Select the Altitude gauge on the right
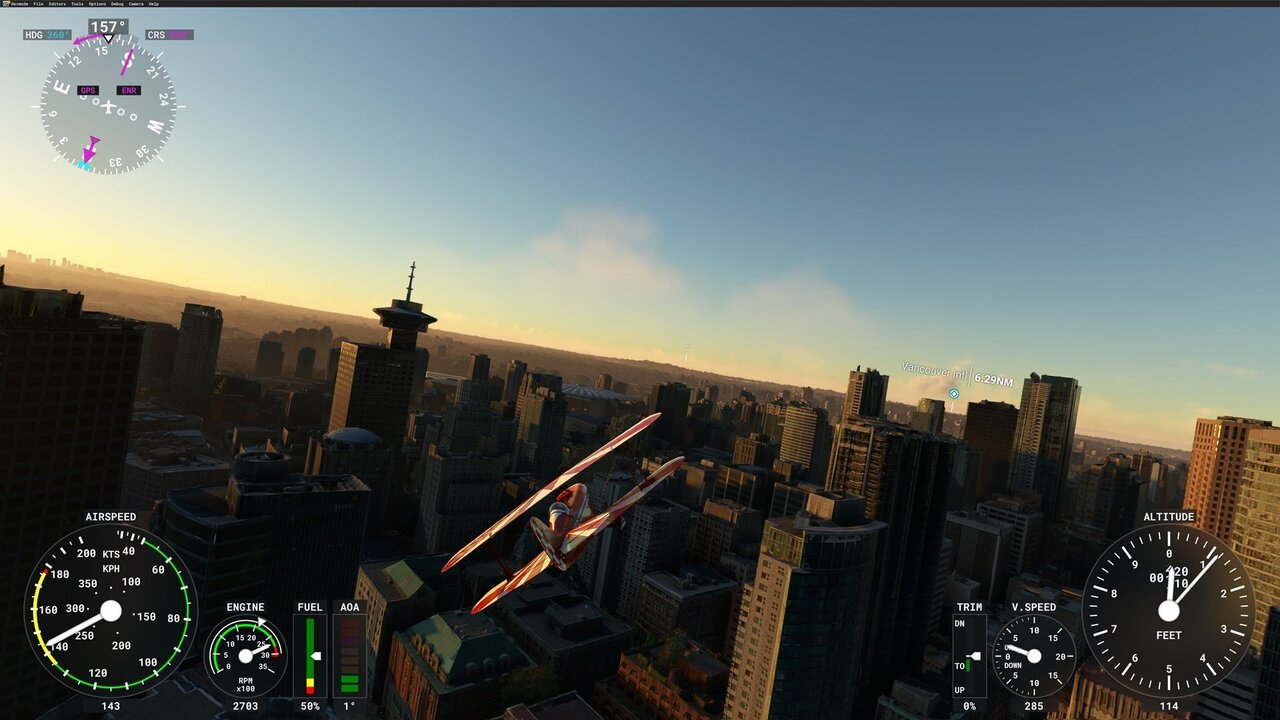 [x=1168, y=610]
